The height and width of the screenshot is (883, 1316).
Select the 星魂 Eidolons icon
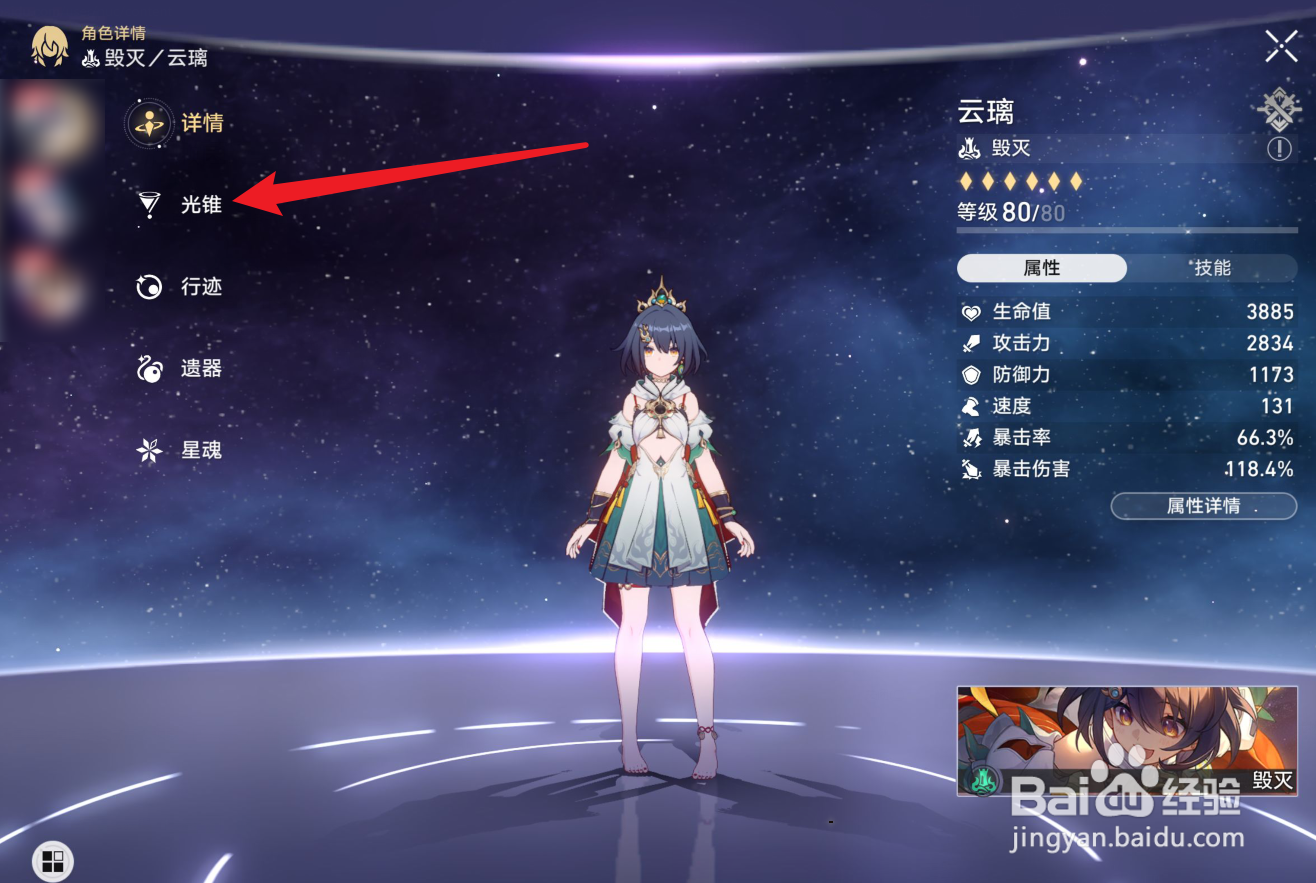click(x=148, y=449)
